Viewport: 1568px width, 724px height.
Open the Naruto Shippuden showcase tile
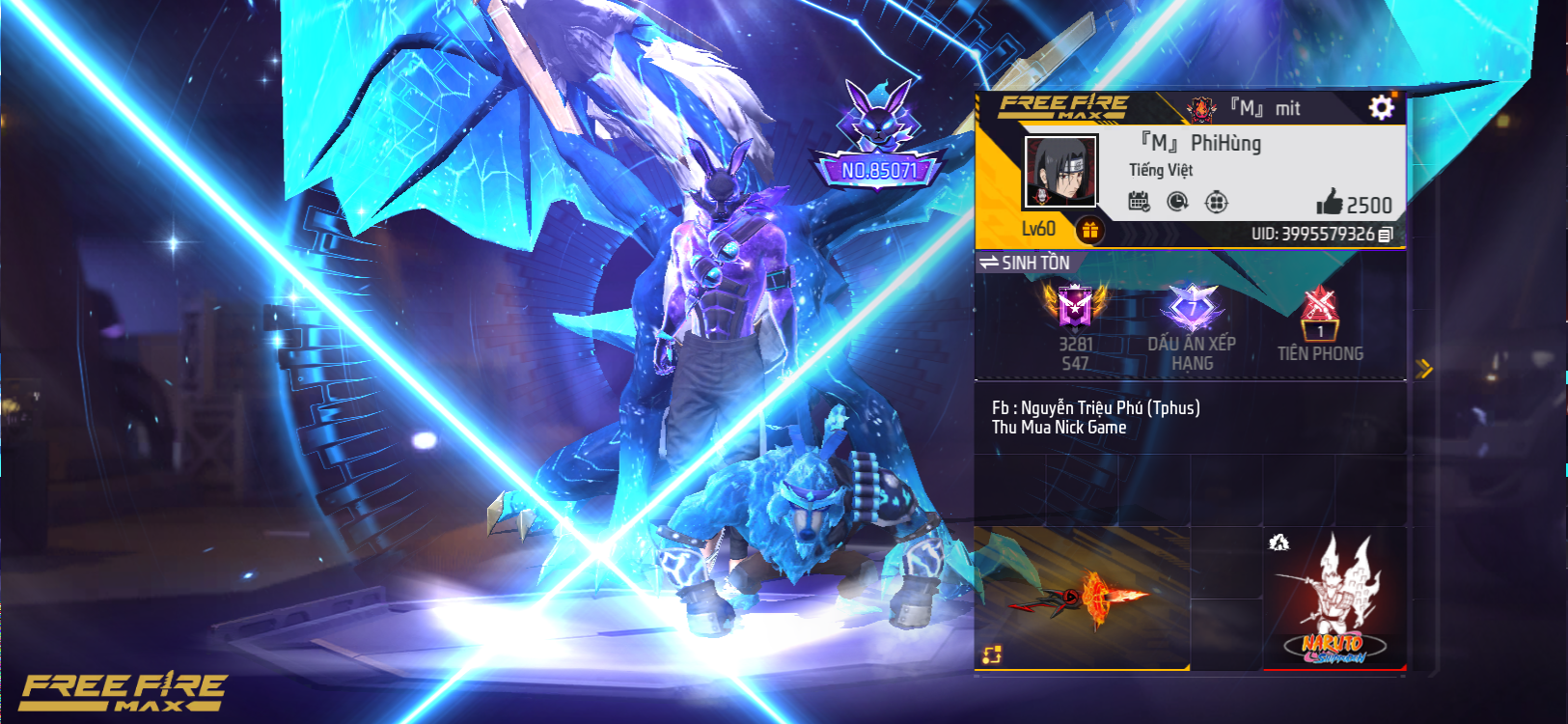[x=1334, y=599]
